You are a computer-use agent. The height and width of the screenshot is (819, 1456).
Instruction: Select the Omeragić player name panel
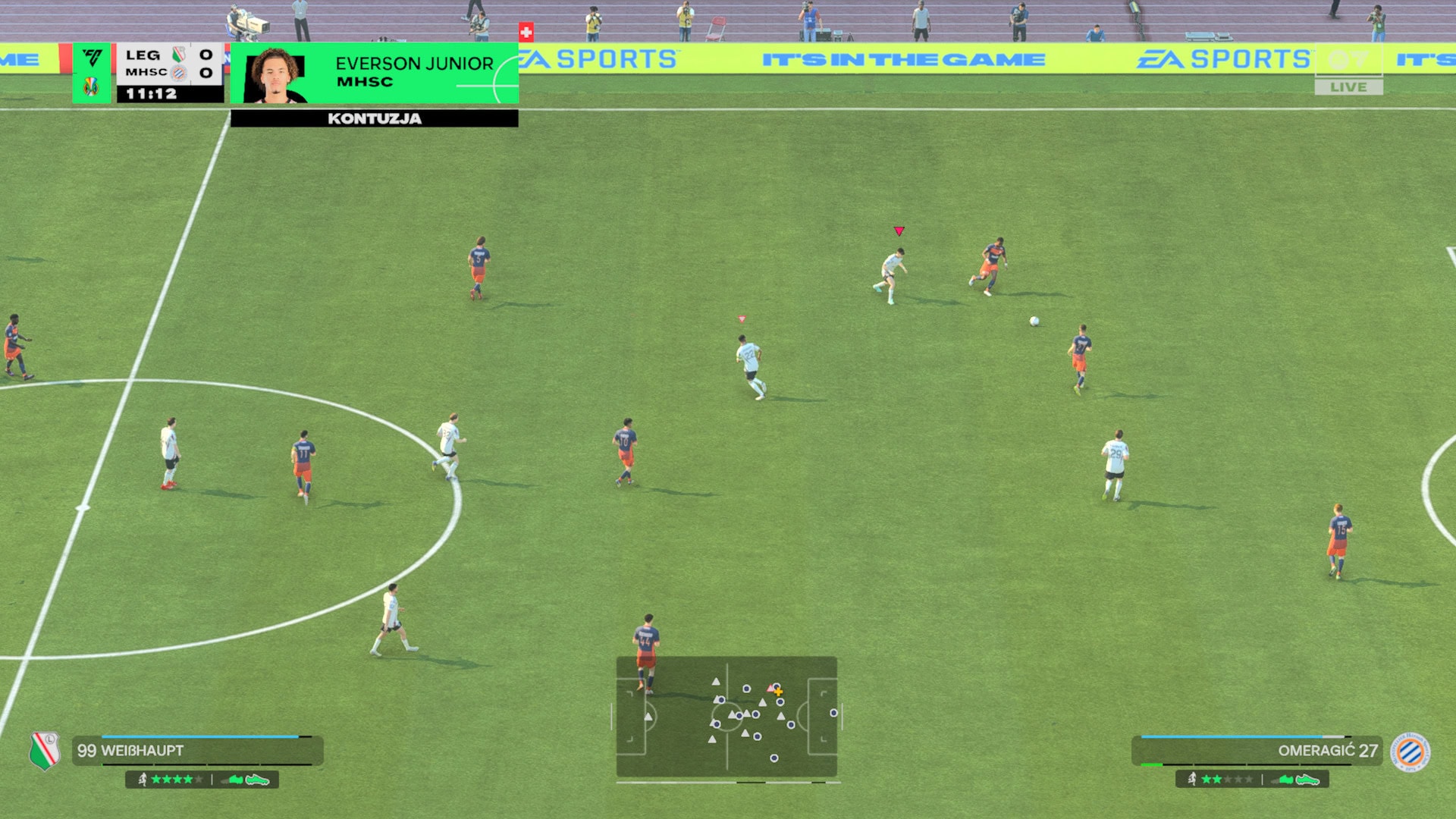[x=1256, y=750]
